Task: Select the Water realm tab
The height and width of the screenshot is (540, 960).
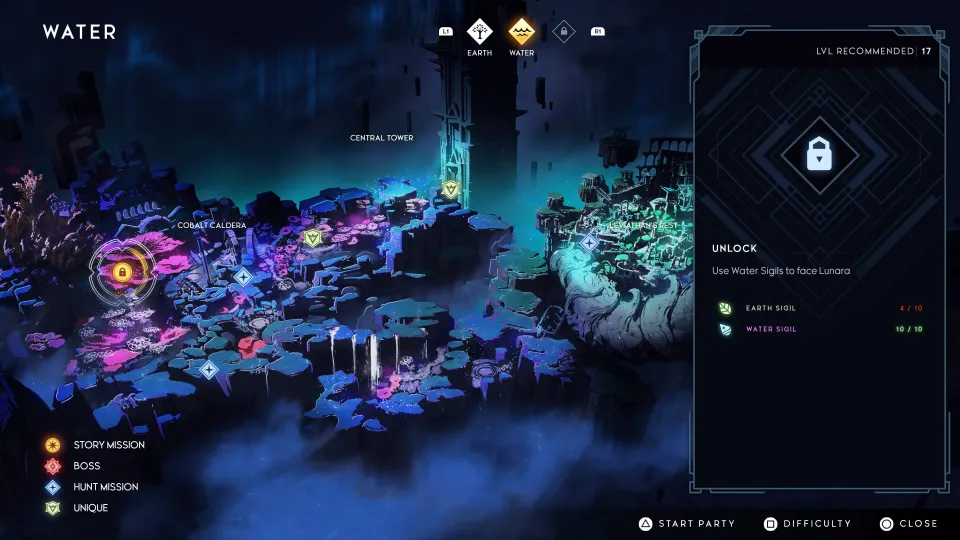Action: tap(521, 32)
